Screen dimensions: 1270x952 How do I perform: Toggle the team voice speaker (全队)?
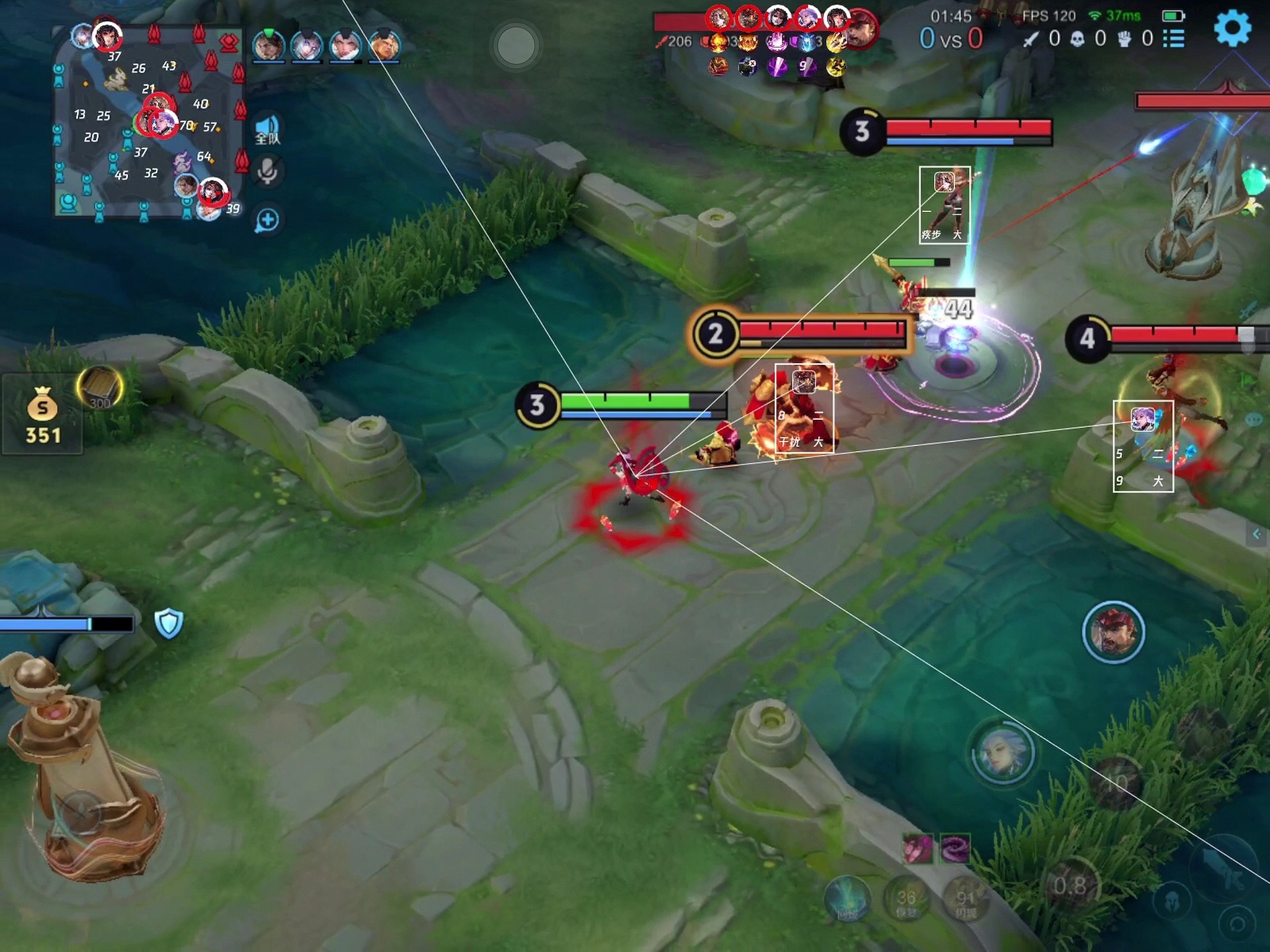tap(267, 130)
